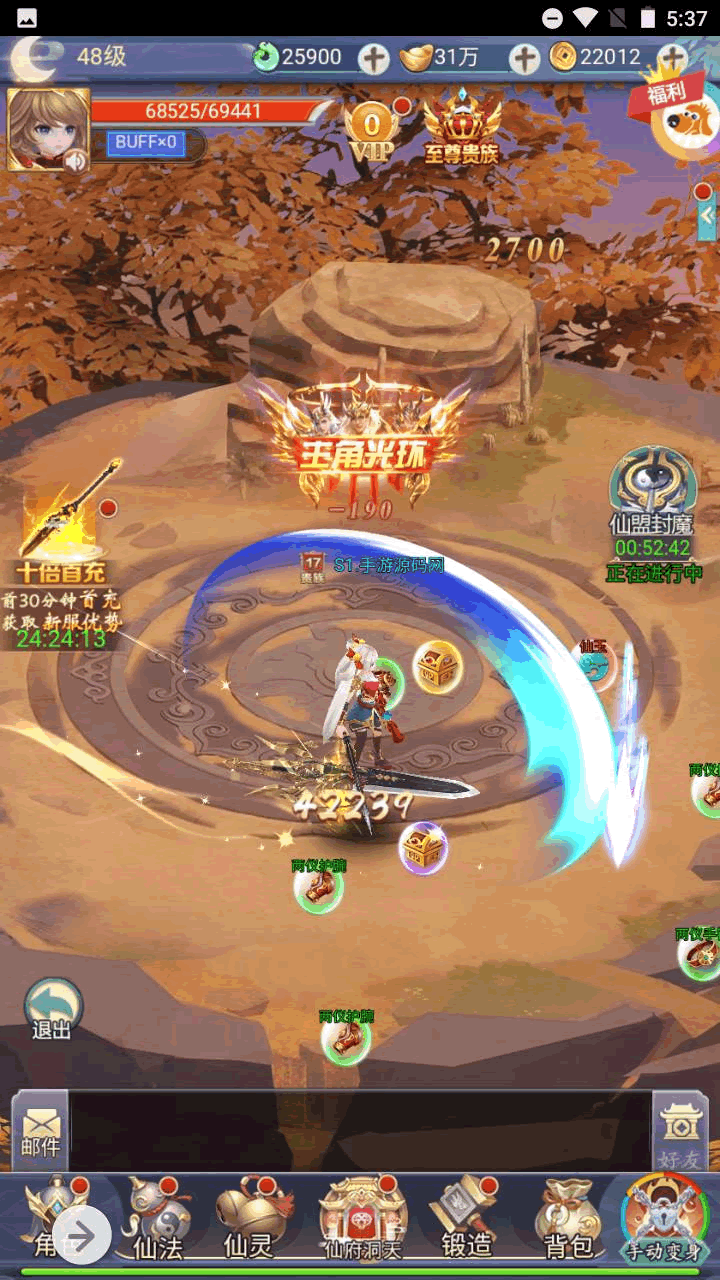Image resolution: width=720 pixels, height=1280 pixels.
Task: Activate 手动变身 manual transformation
Action: point(663,1218)
